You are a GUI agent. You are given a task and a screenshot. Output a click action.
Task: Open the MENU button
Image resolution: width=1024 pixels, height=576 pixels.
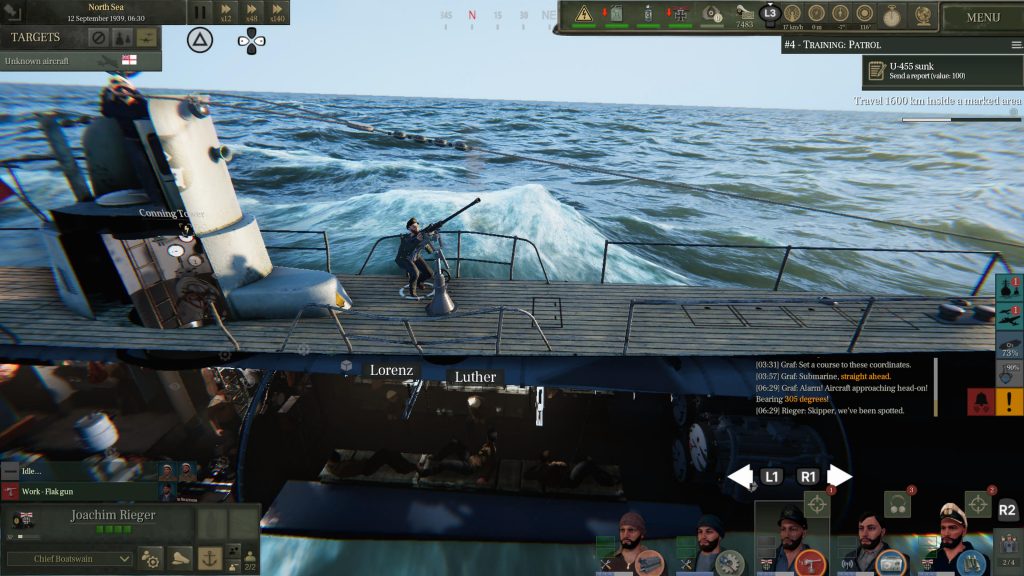(982, 17)
